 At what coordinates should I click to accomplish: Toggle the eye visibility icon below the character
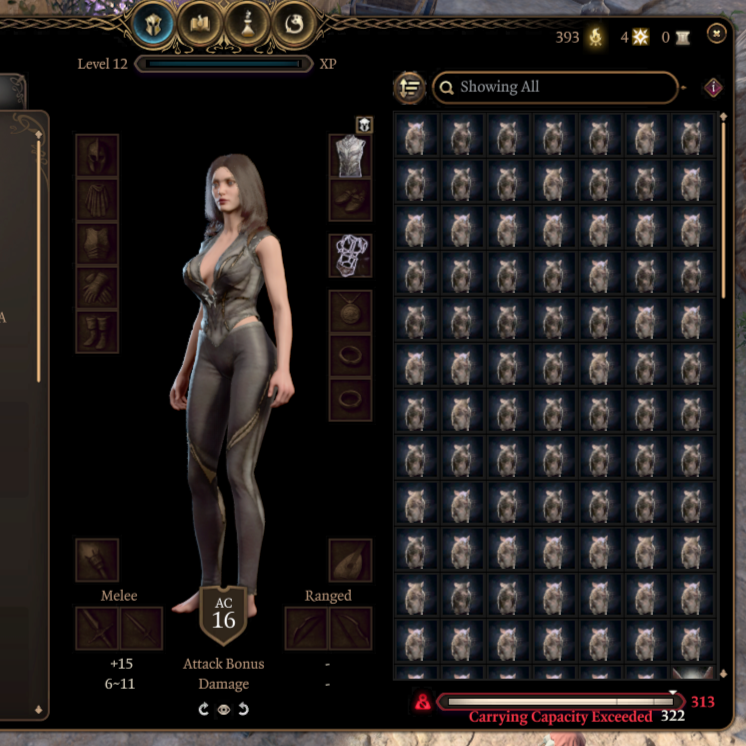pos(224,710)
